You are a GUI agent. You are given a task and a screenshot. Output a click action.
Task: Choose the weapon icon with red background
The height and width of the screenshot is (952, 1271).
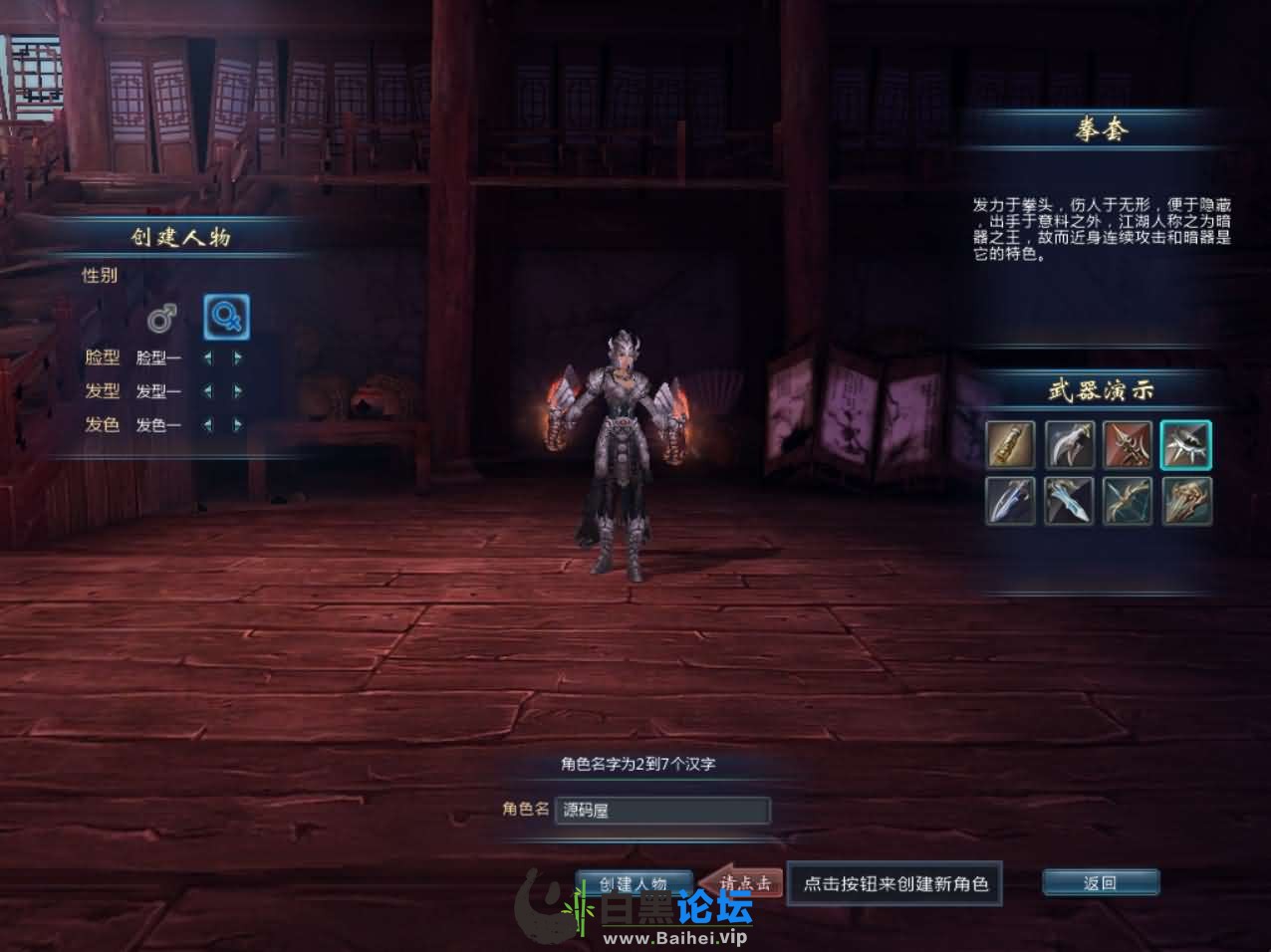coord(1128,444)
